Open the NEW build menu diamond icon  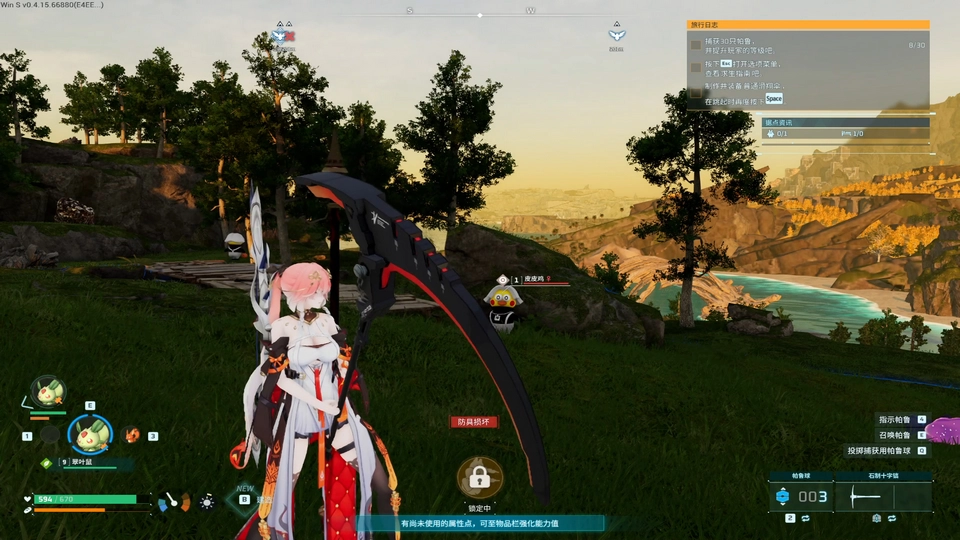coord(244,499)
